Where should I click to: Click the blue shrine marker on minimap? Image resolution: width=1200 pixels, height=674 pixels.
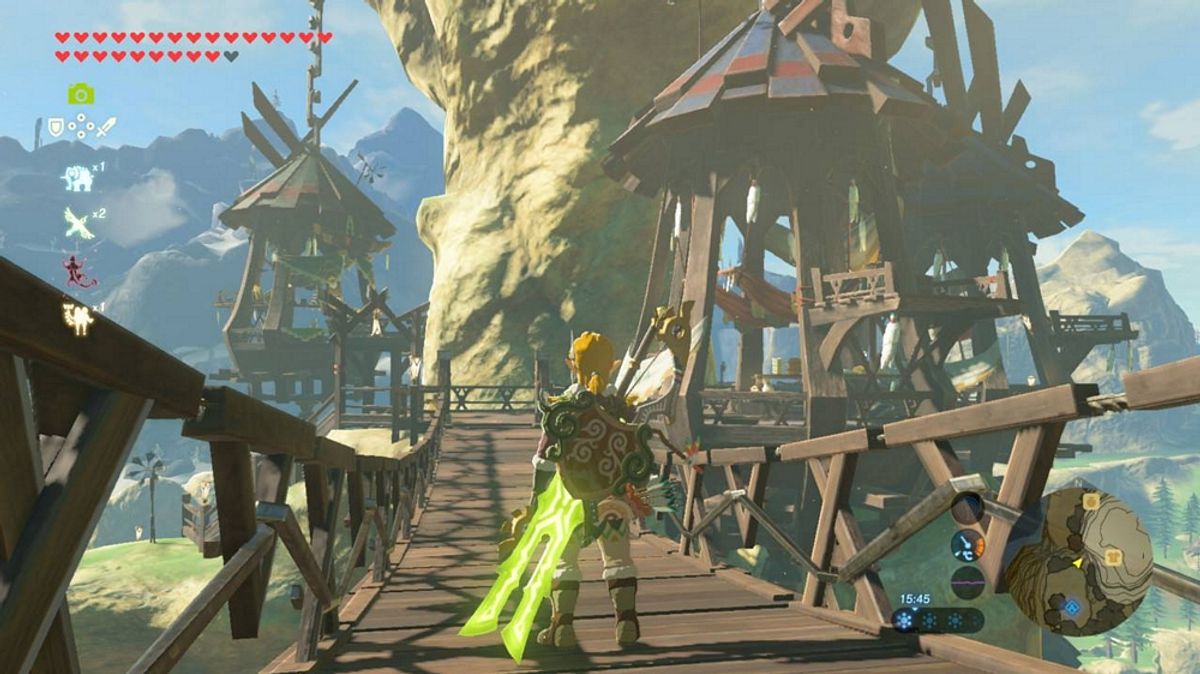[x=1072, y=607]
